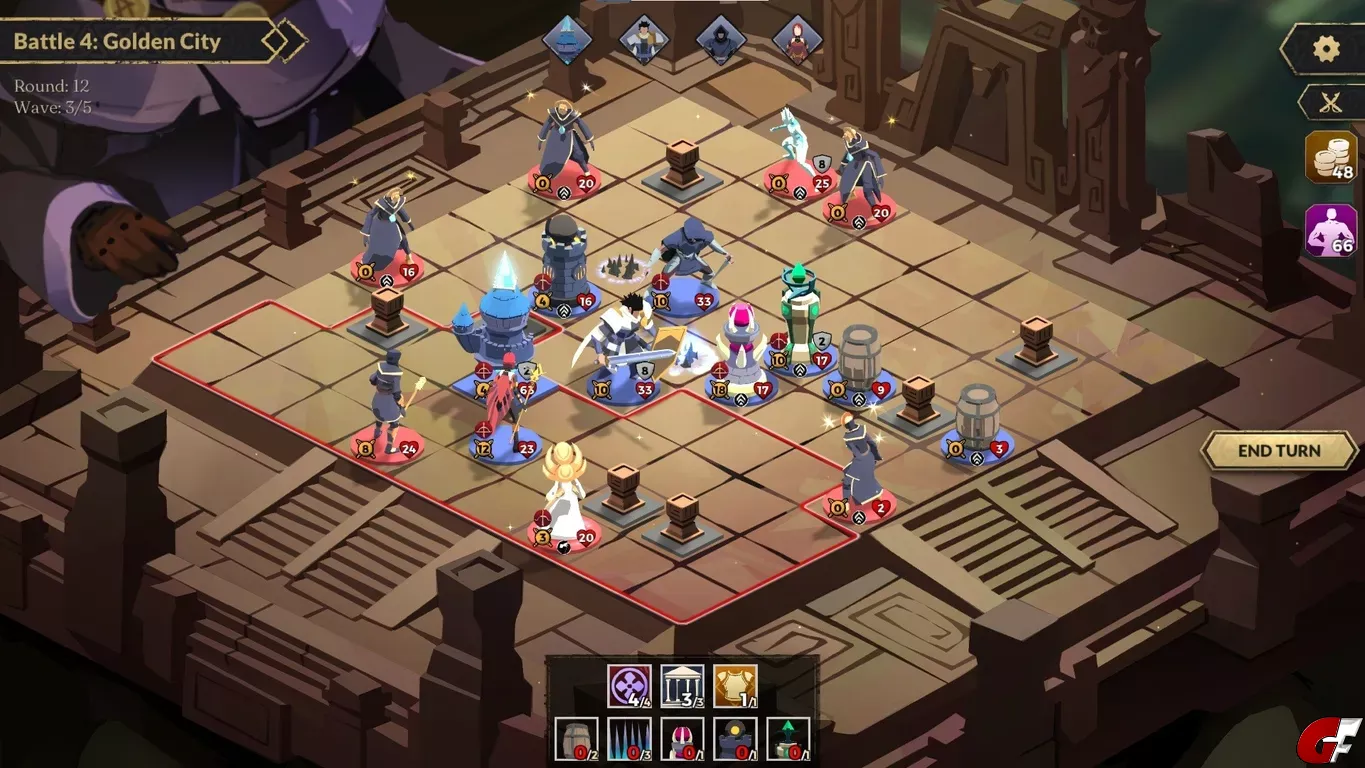The image size is (1365, 768).
Task: Select the ice spikes trap slot
Action: coord(630,739)
